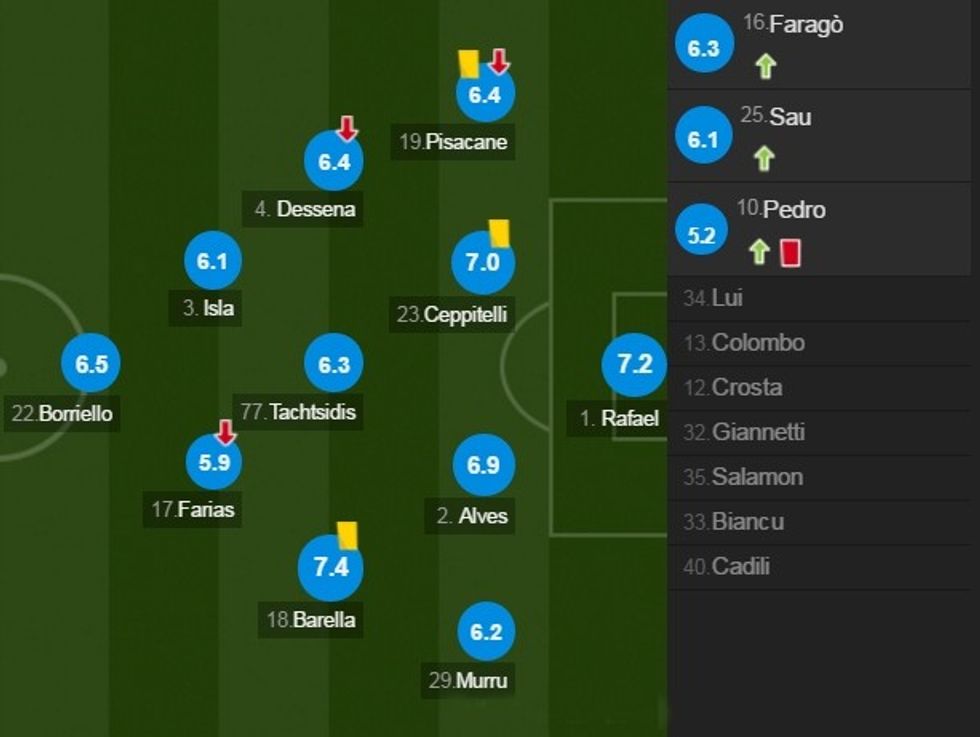Viewport: 980px width, 737px height.
Task: Click bench player Lui
Action: [823, 298]
